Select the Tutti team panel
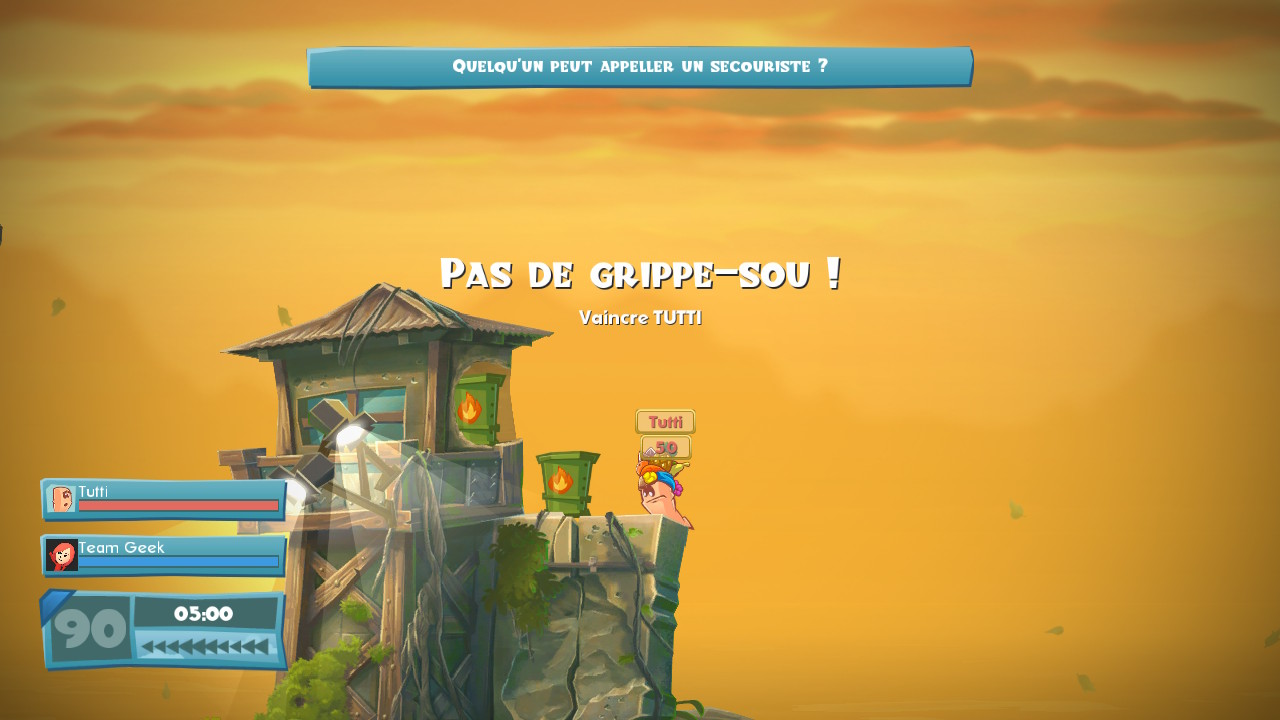Screen dimensions: 1280x720 tap(164, 499)
